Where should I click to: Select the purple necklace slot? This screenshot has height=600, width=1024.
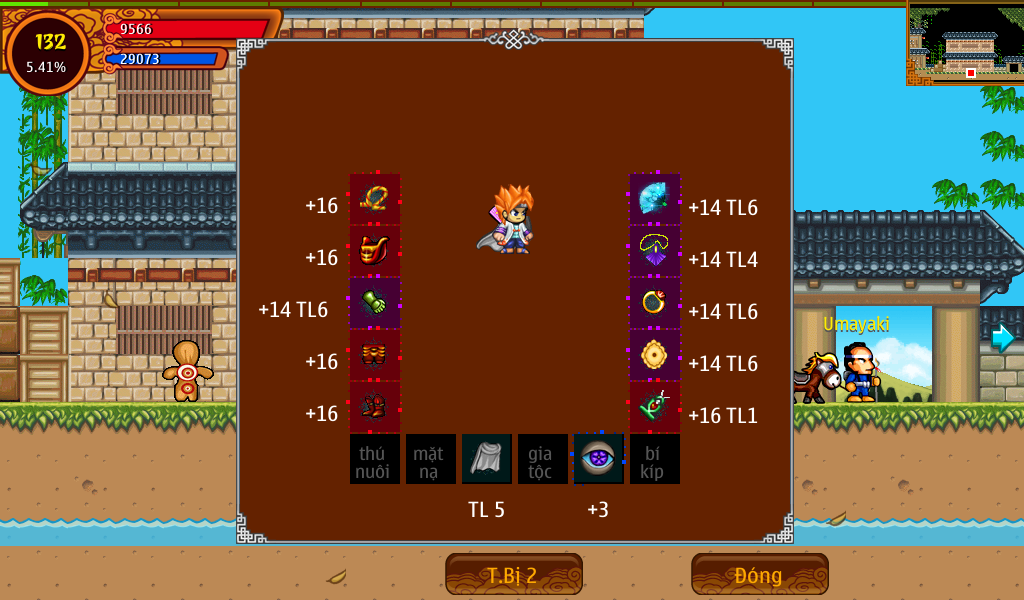[x=655, y=252]
